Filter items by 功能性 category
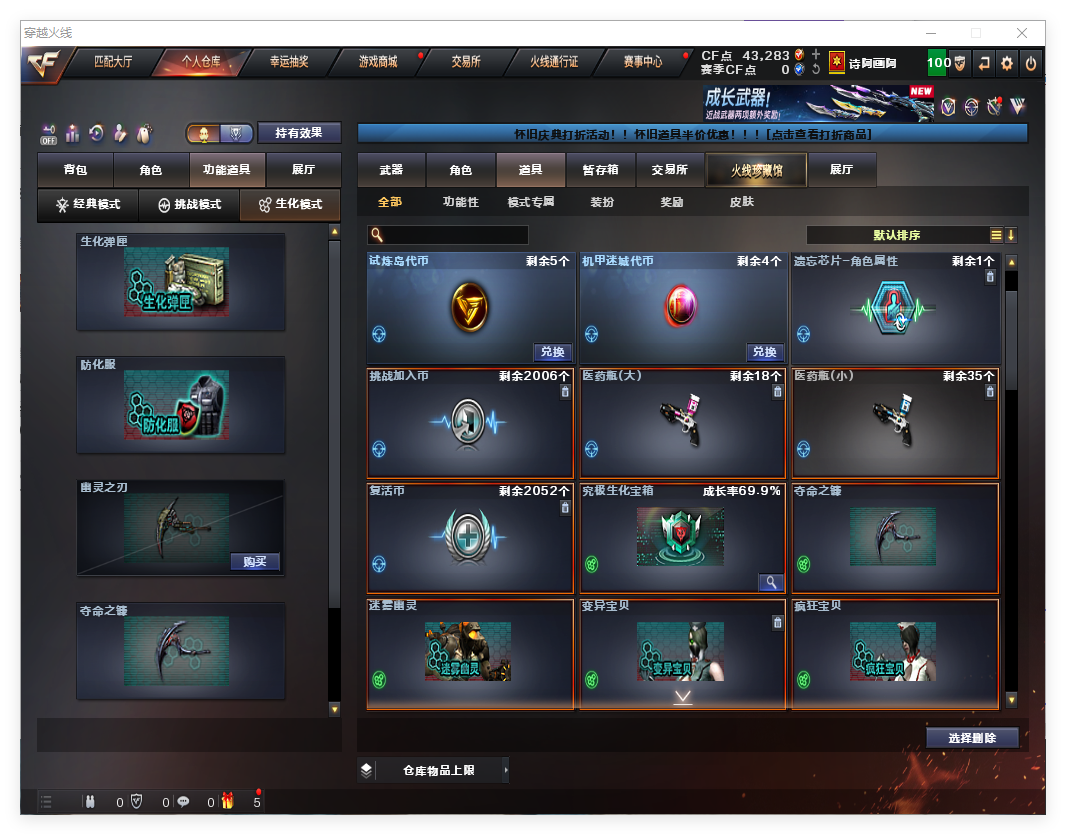Screen dimensions: 1066x835 pos(461,202)
